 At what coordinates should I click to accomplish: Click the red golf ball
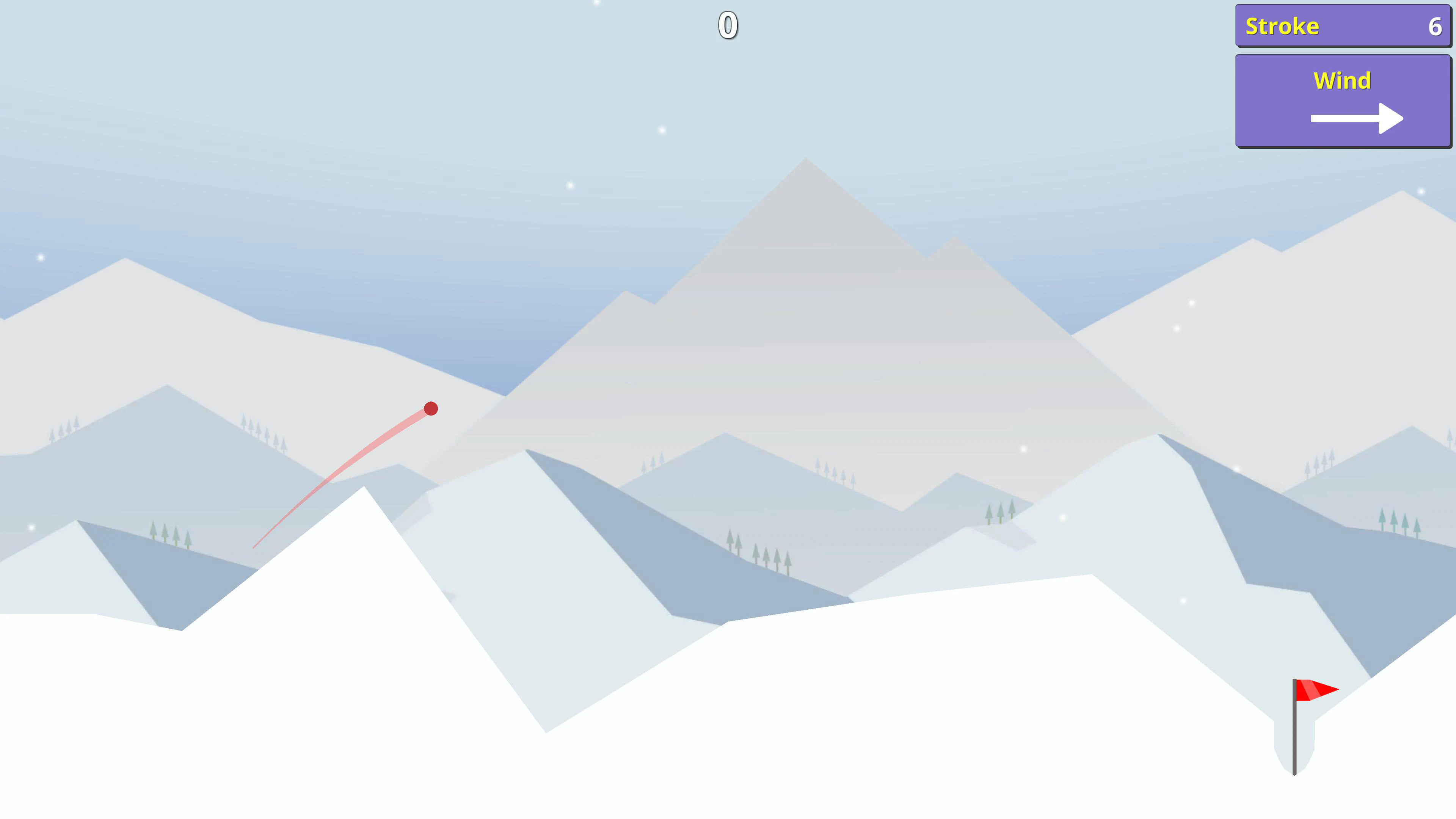pos(431,408)
